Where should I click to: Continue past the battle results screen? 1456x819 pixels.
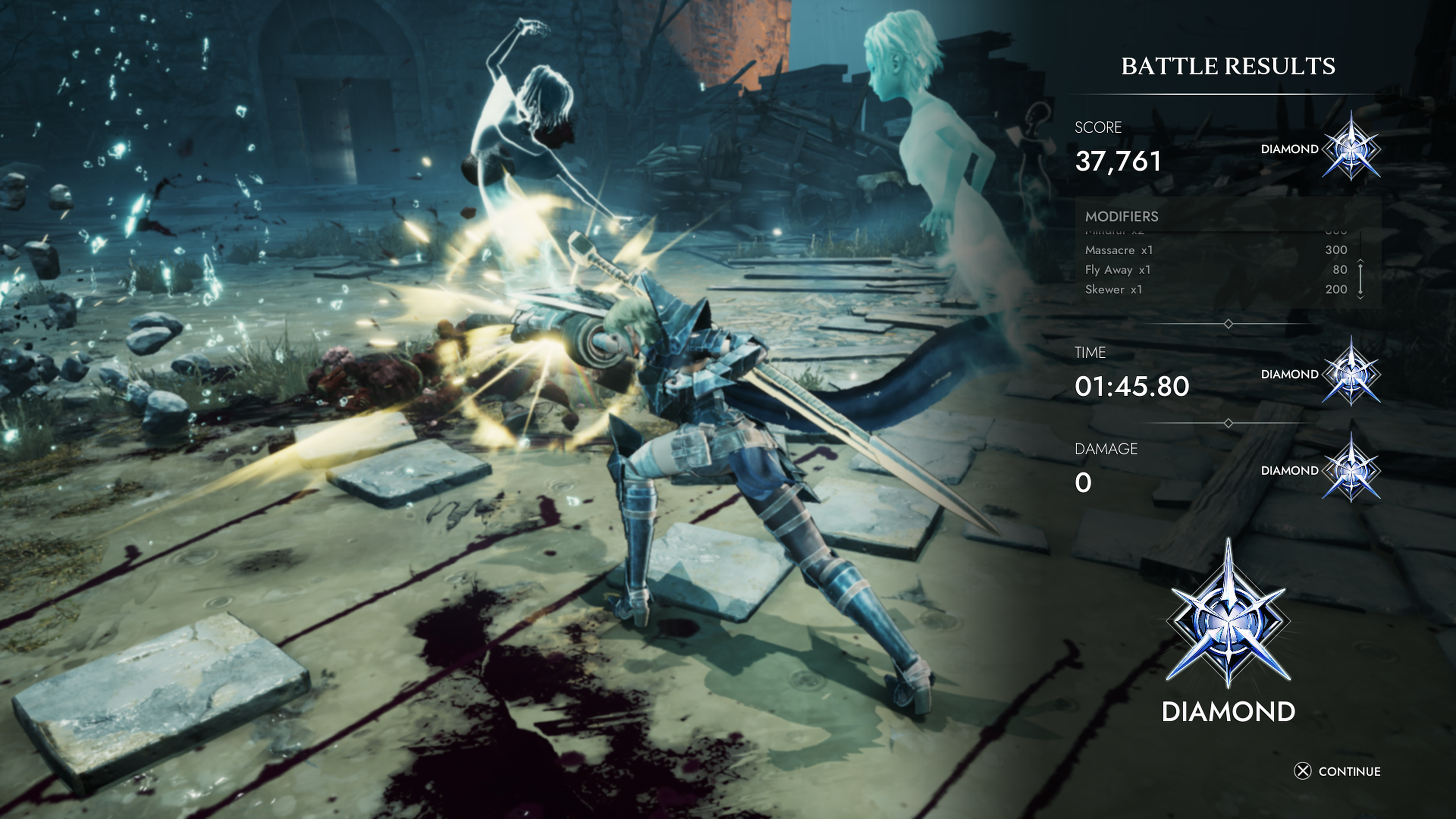tap(1337, 771)
